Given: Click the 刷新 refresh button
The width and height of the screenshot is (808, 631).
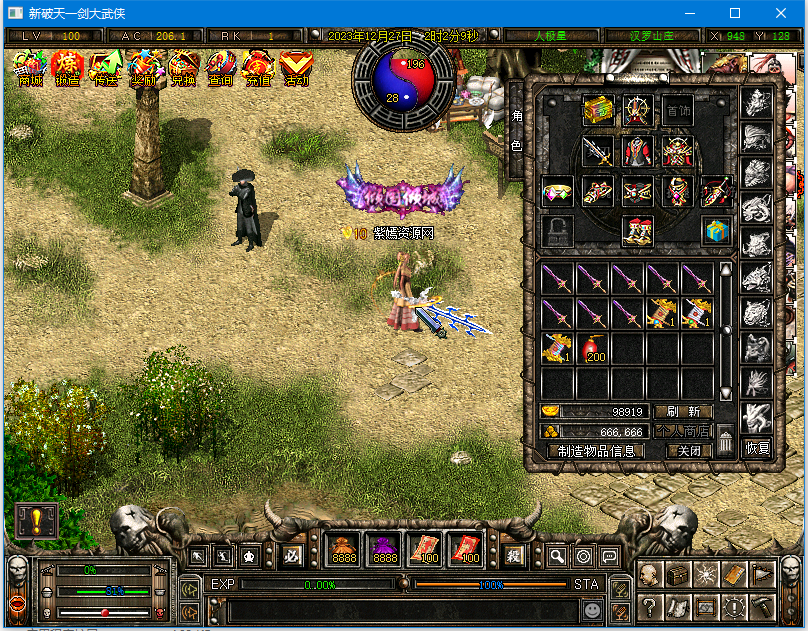Looking at the screenshot, I should pyautogui.click(x=683, y=412).
